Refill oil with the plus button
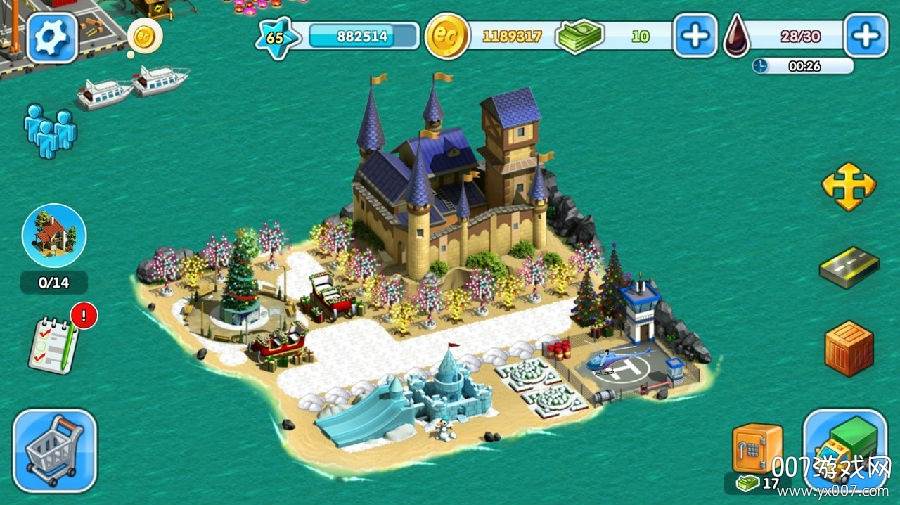The height and width of the screenshot is (505, 900). (866, 36)
